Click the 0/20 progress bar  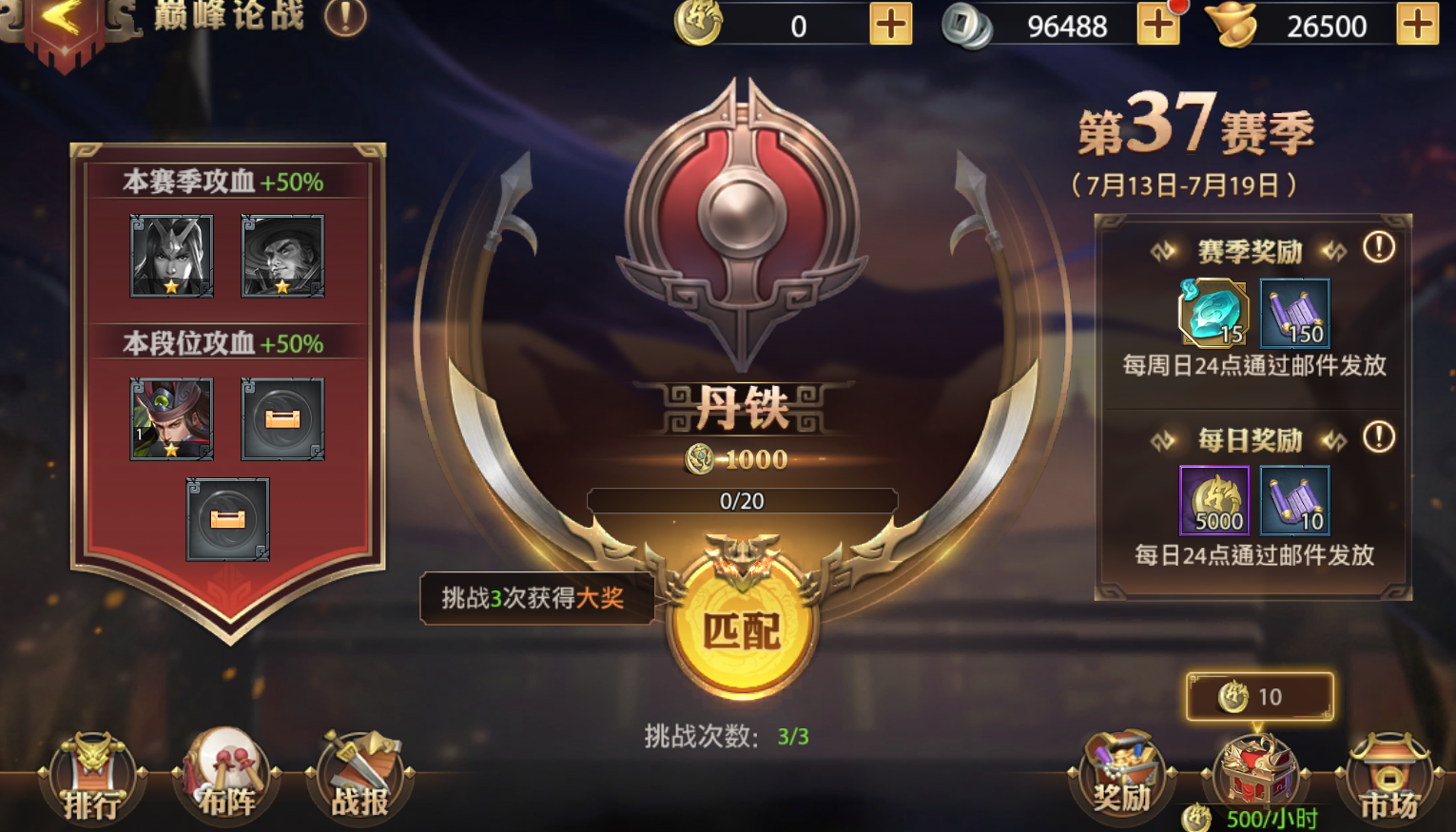click(744, 501)
